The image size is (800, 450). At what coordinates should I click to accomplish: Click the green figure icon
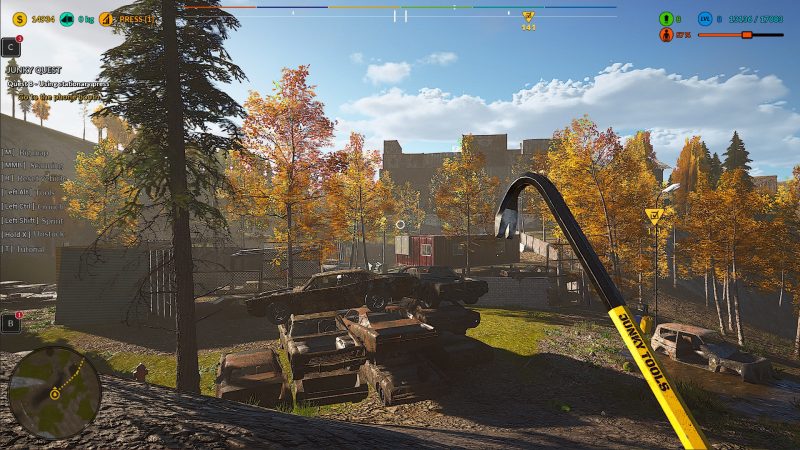666,19
